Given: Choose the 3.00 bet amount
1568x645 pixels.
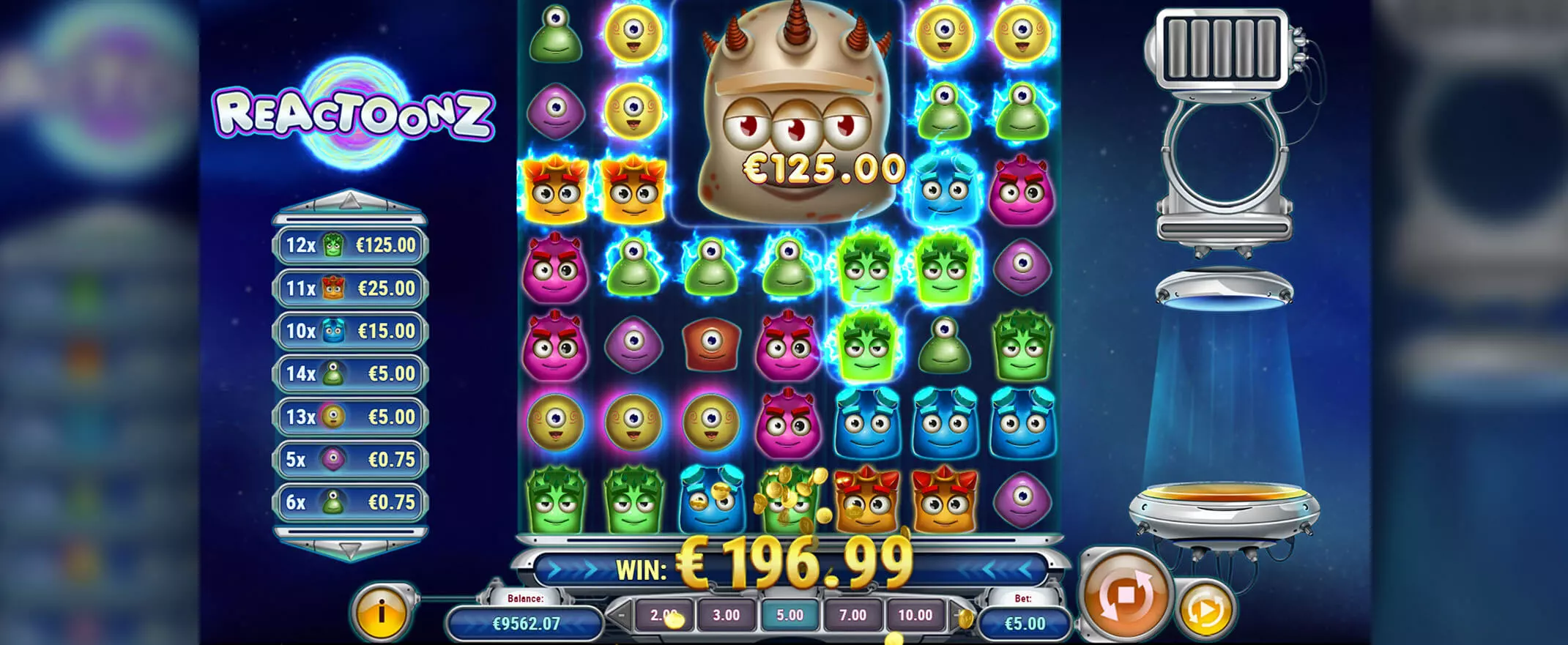Looking at the screenshot, I should [x=726, y=615].
